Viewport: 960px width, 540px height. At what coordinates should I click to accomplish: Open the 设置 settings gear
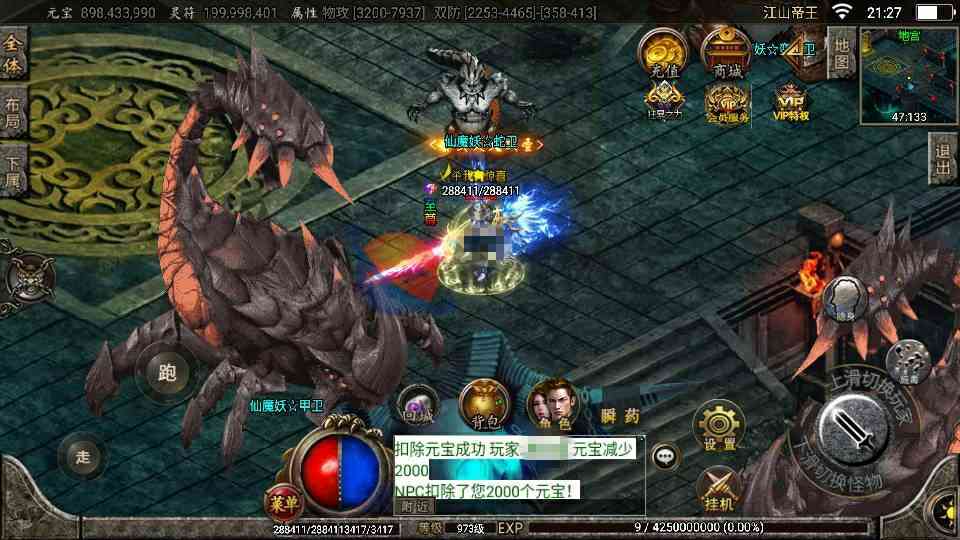[719, 427]
